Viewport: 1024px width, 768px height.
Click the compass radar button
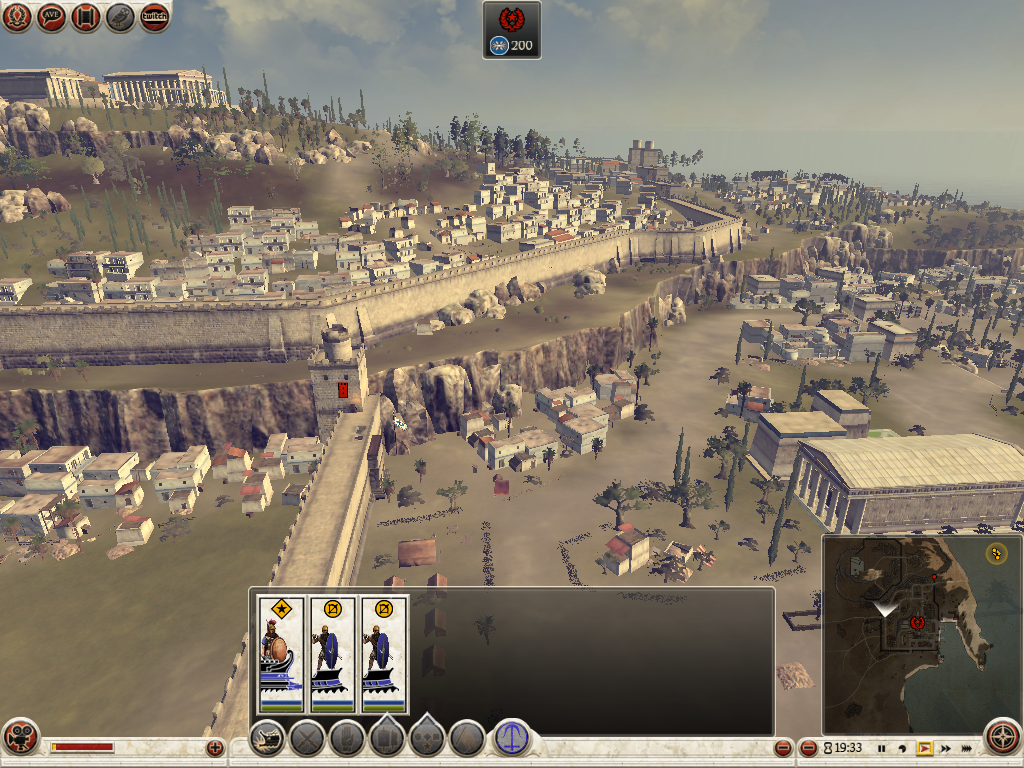point(1003,737)
